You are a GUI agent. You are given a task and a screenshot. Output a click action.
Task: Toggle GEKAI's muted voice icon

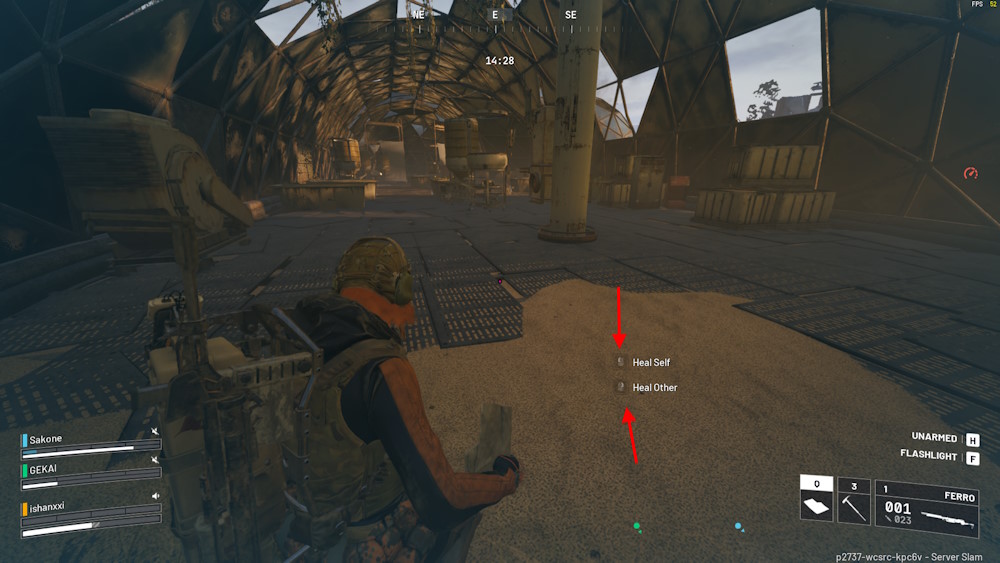pos(155,460)
